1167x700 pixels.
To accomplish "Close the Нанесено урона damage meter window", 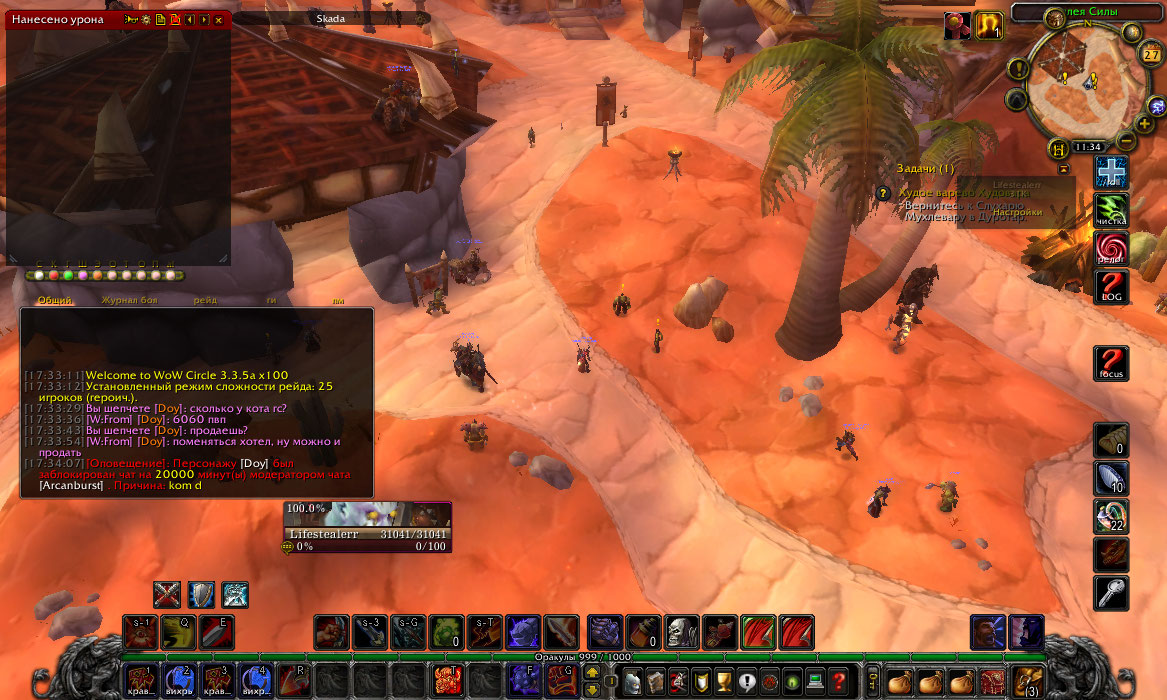I will point(219,19).
